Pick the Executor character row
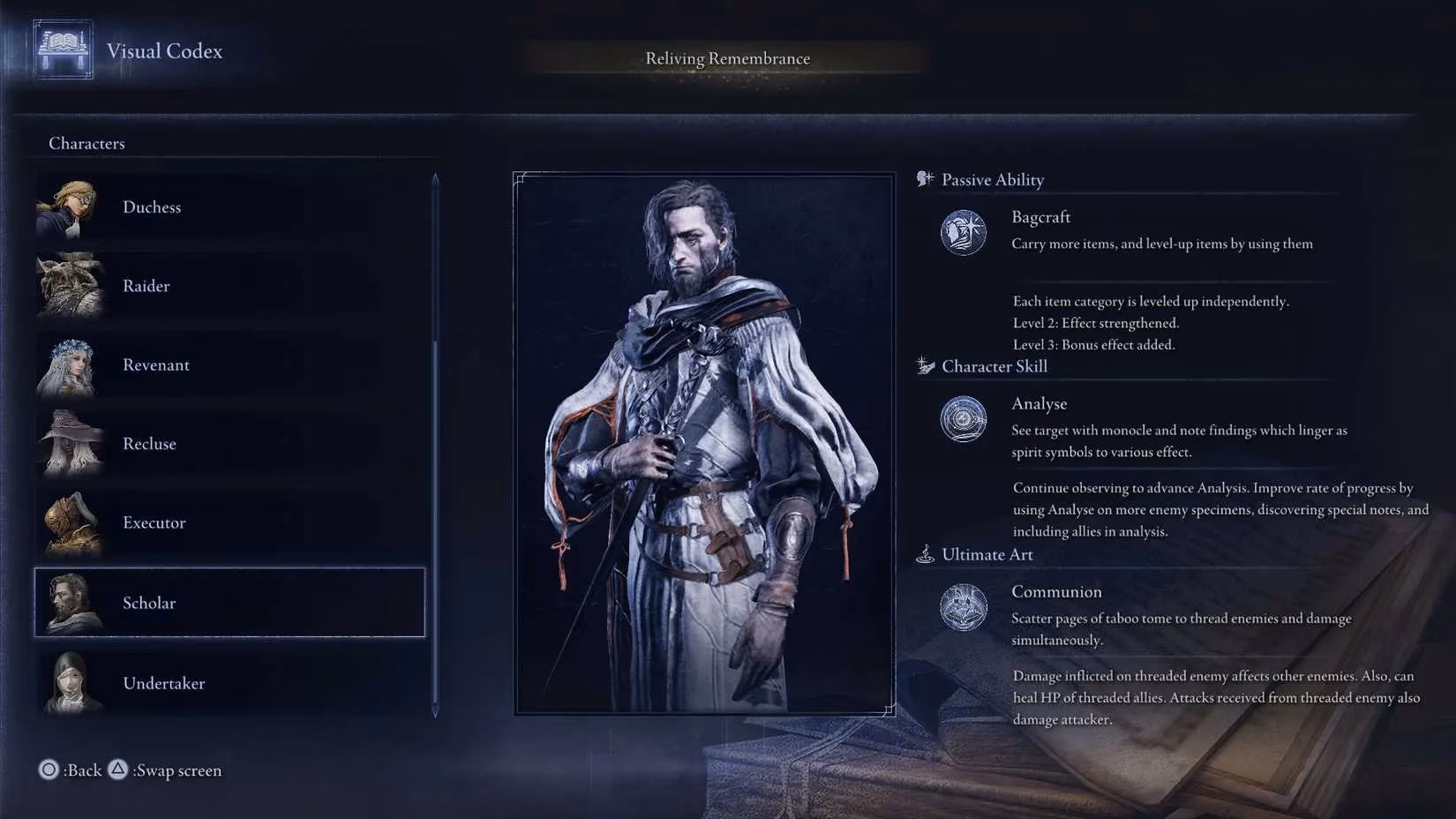Viewport: 1456px width, 819px height. point(228,522)
